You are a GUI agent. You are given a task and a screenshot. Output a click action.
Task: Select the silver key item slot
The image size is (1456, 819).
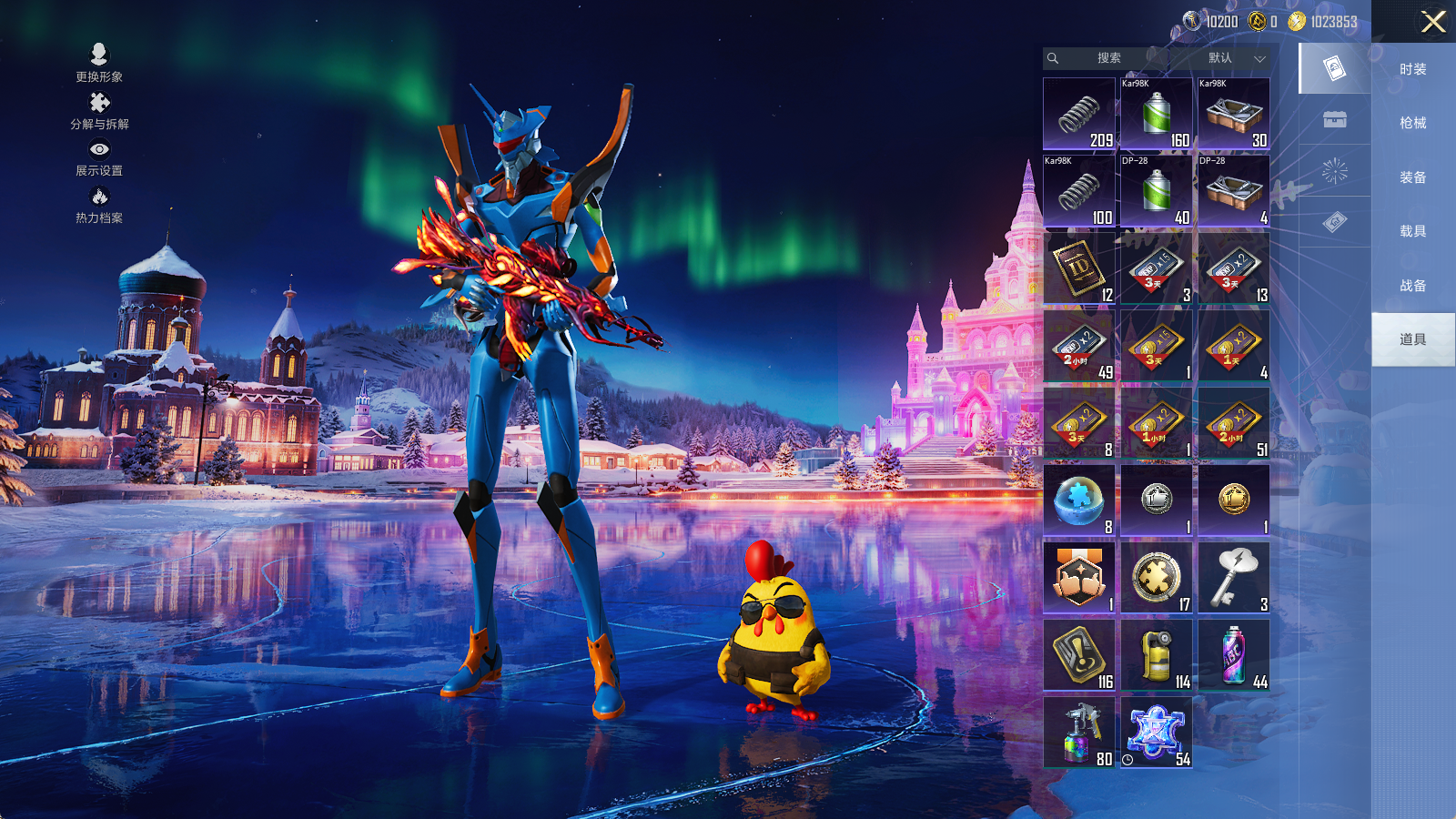click(1234, 577)
